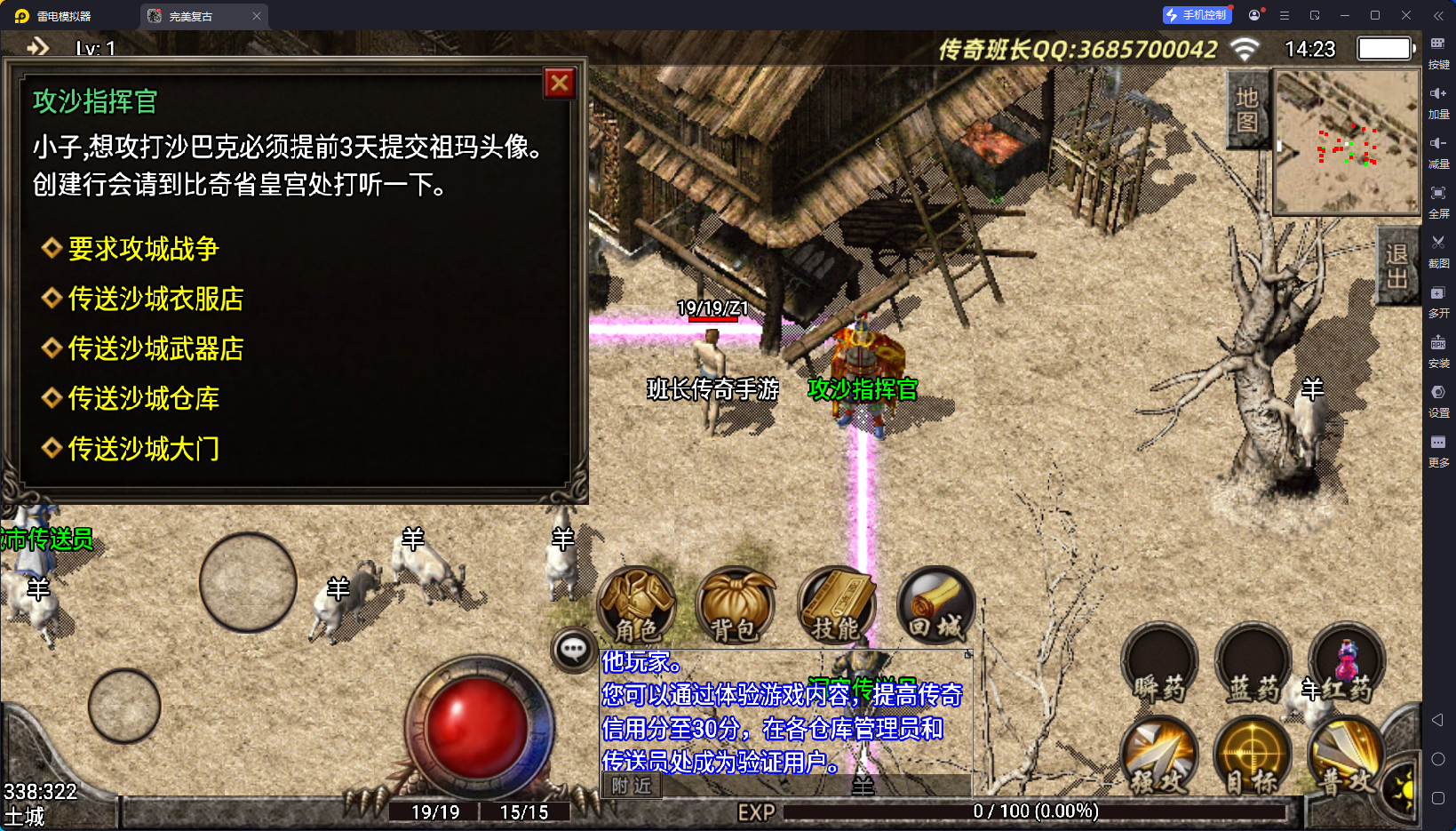Select 传送沙城衣服店 teleport option

pos(155,299)
